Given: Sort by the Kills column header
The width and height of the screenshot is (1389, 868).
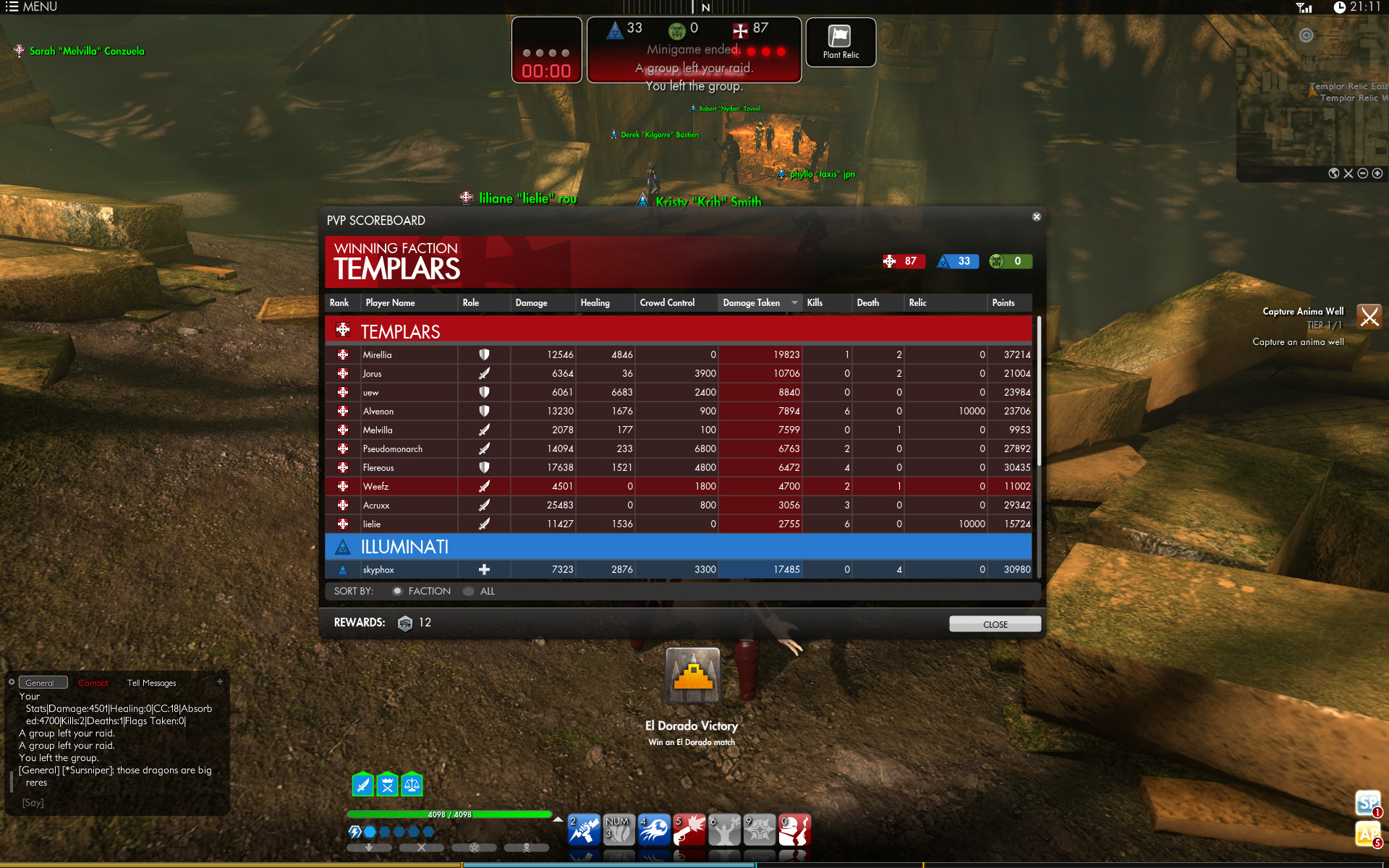Looking at the screenshot, I should [x=815, y=303].
